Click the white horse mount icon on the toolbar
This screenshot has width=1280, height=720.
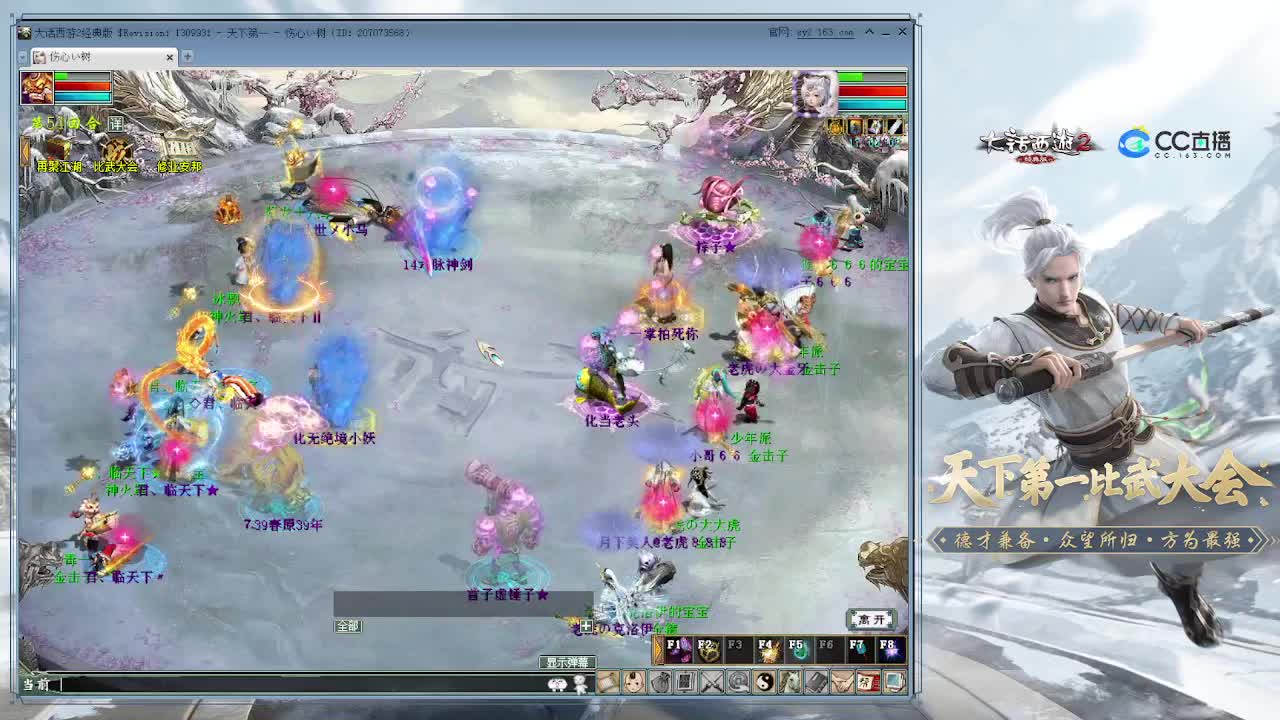(x=789, y=683)
